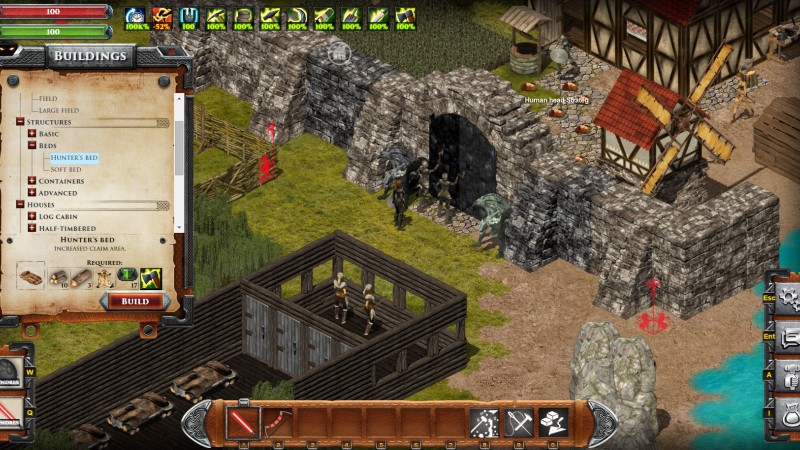Choose Soft Bed from the Beds list

[x=67, y=170]
